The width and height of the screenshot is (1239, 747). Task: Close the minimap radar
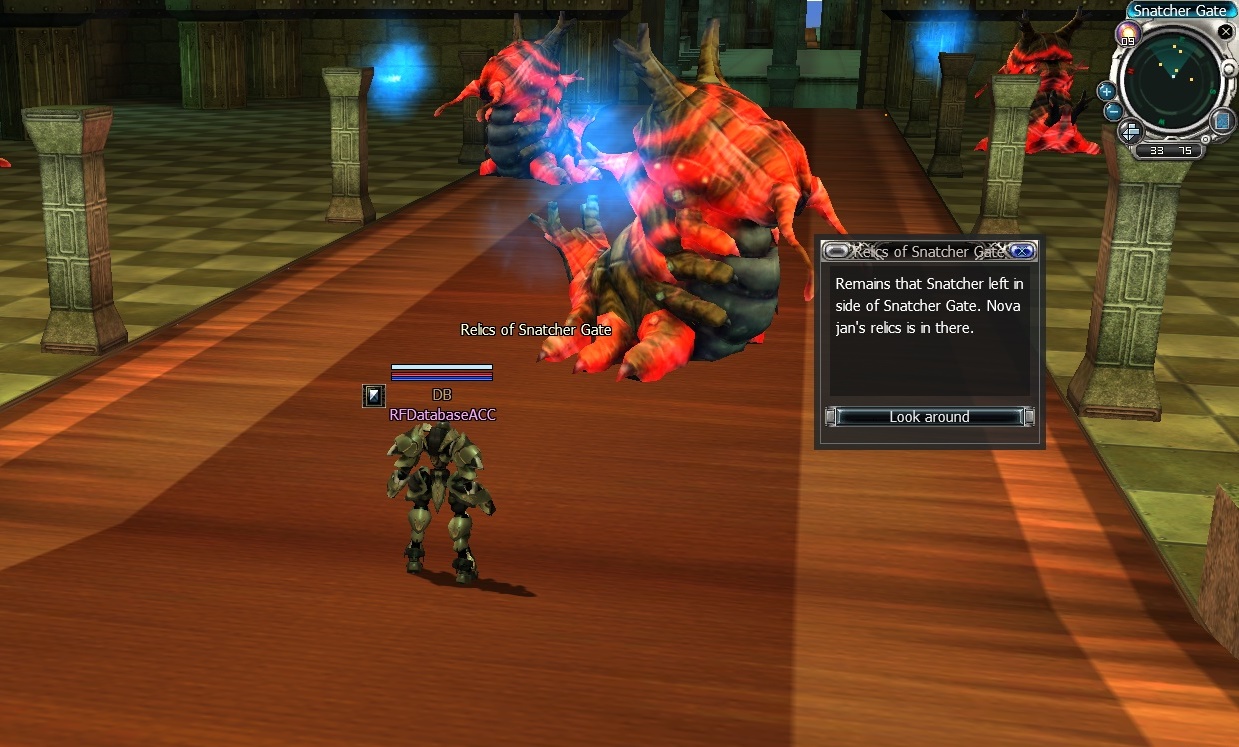(x=1225, y=31)
